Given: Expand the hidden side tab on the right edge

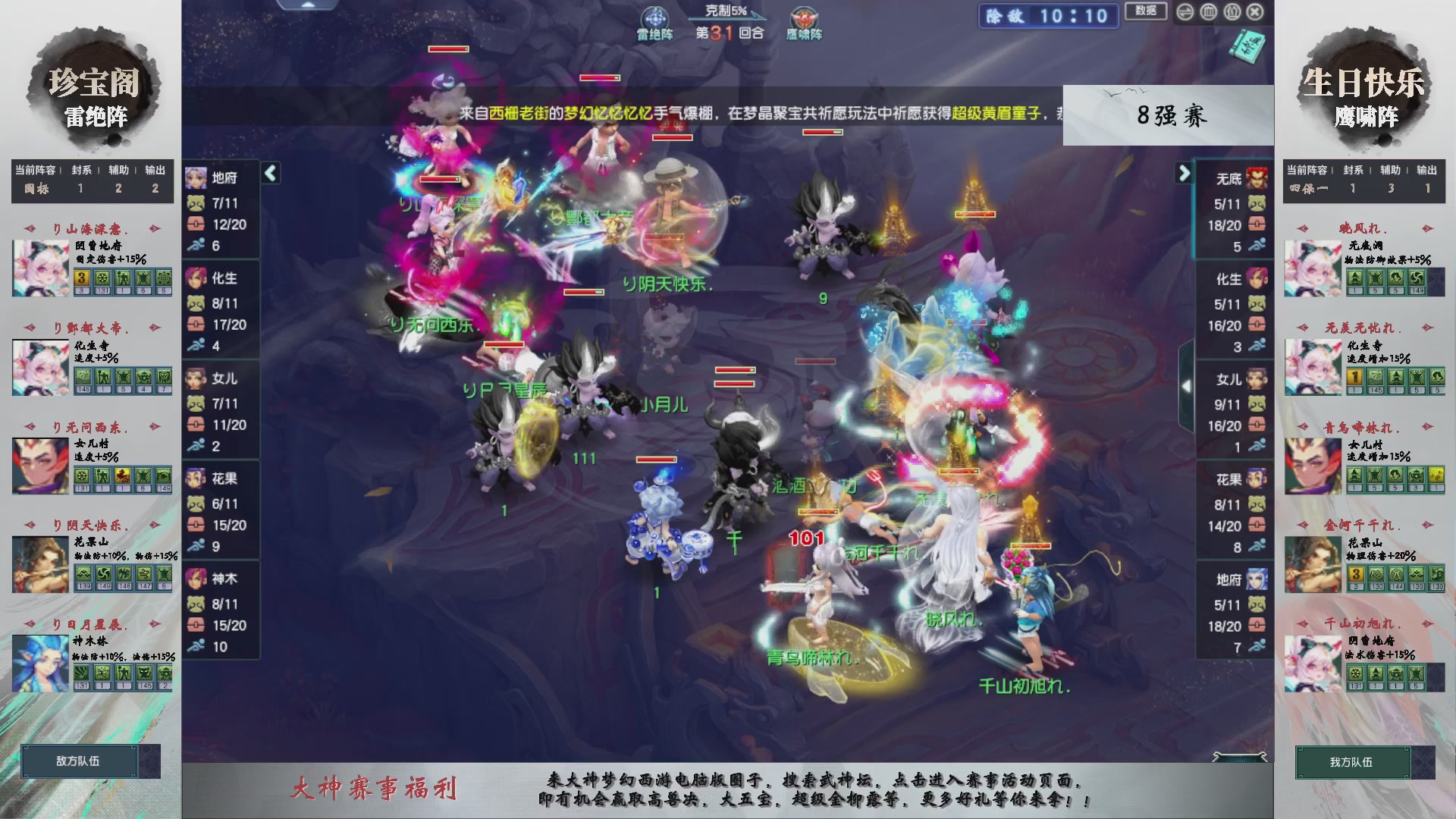Looking at the screenshot, I should click(x=1188, y=385).
